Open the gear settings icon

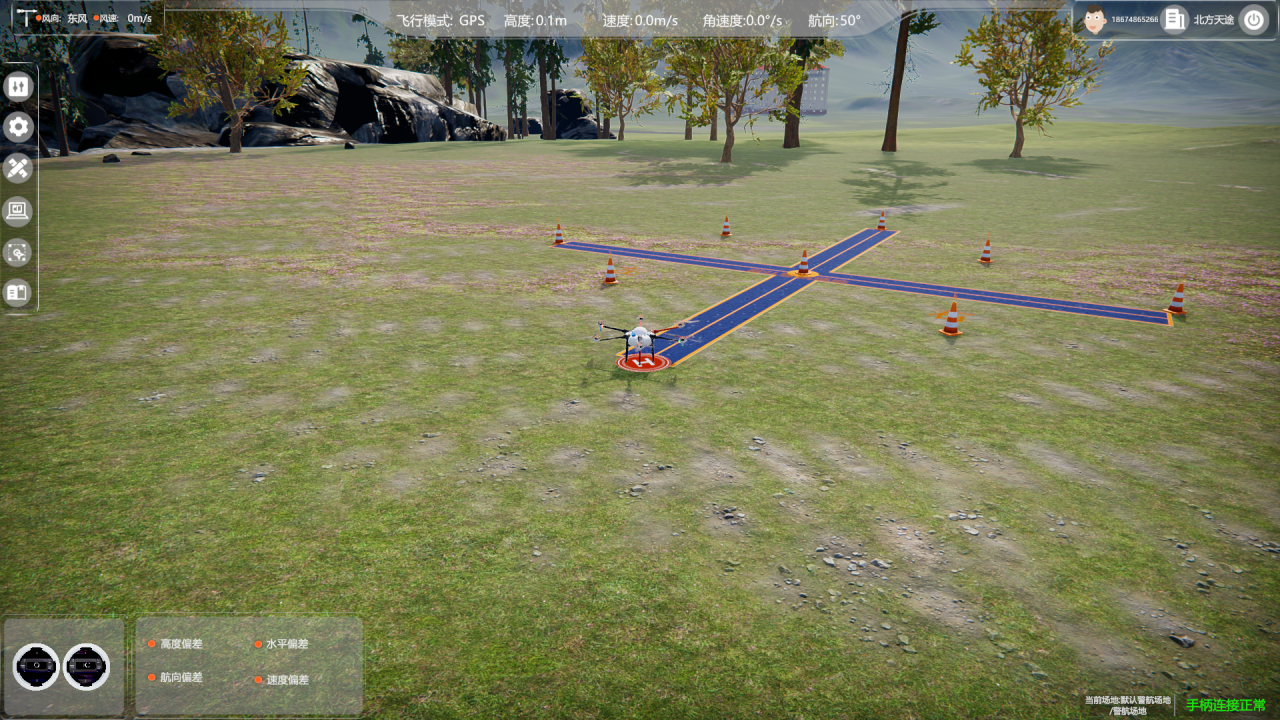[18, 127]
